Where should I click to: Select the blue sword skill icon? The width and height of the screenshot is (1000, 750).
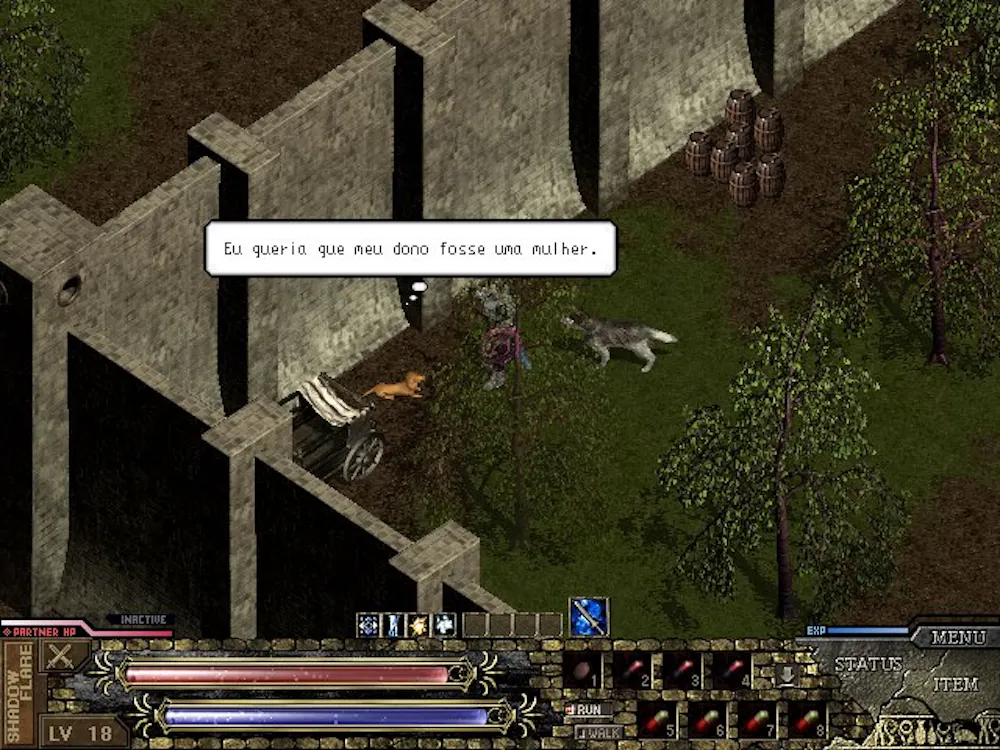(x=589, y=616)
